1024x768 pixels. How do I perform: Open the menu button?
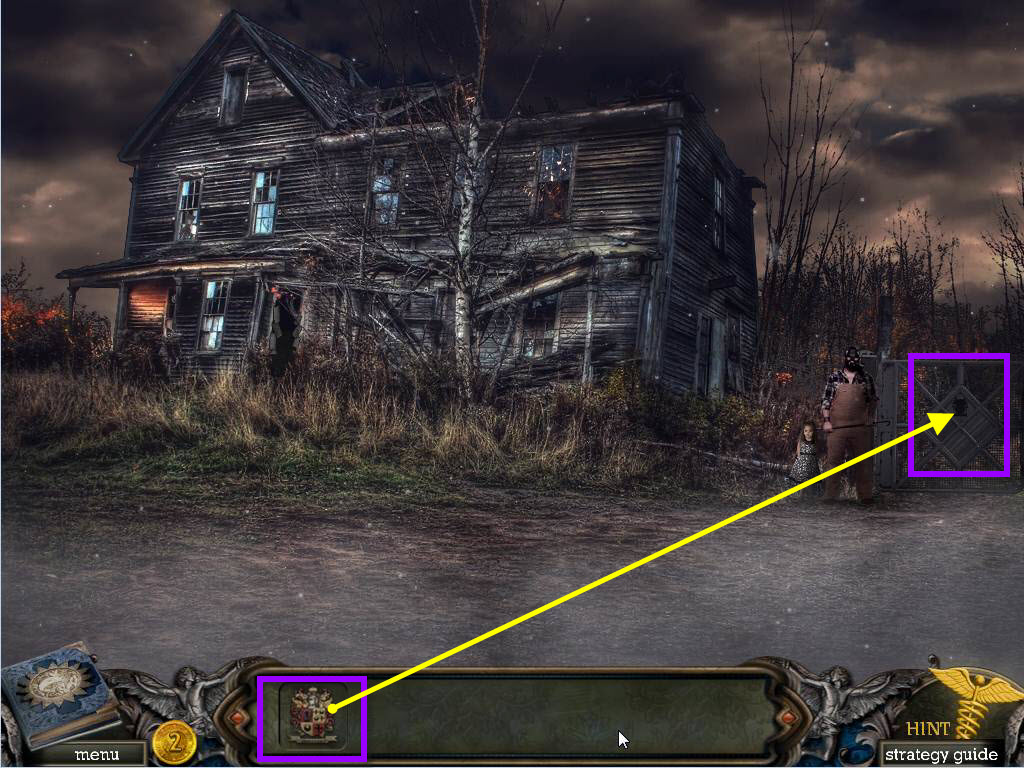pyautogui.click(x=96, y=755)
